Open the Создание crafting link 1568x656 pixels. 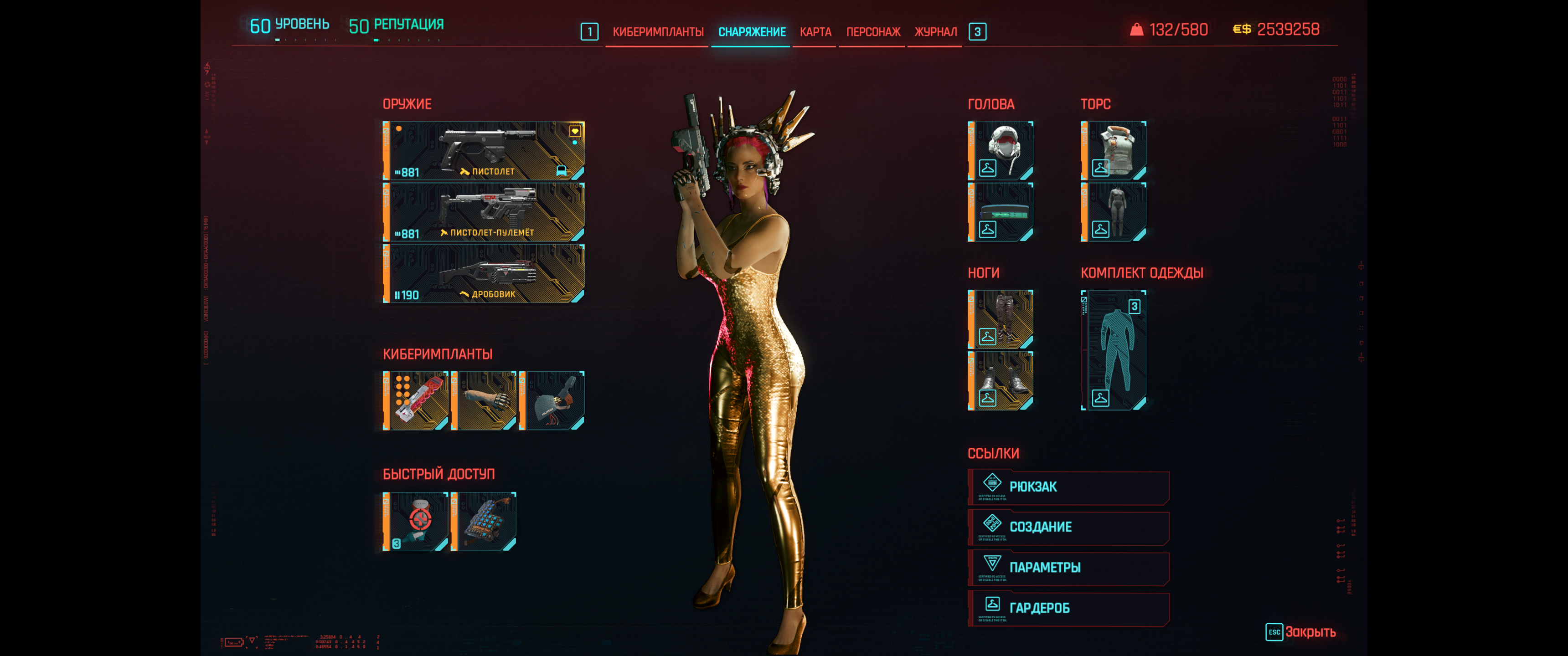pos(1068,527)
